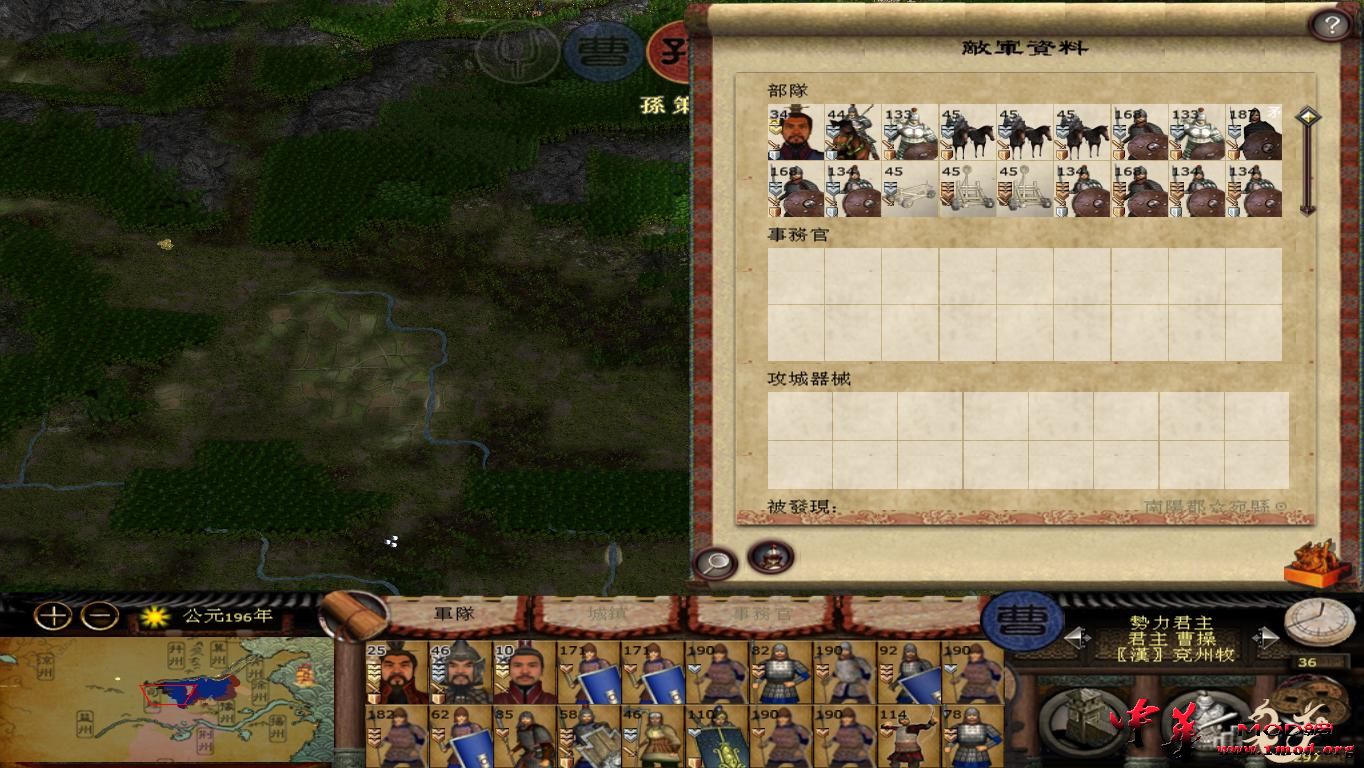Click the sundial clock icon at bottom right

(1318, 623)
